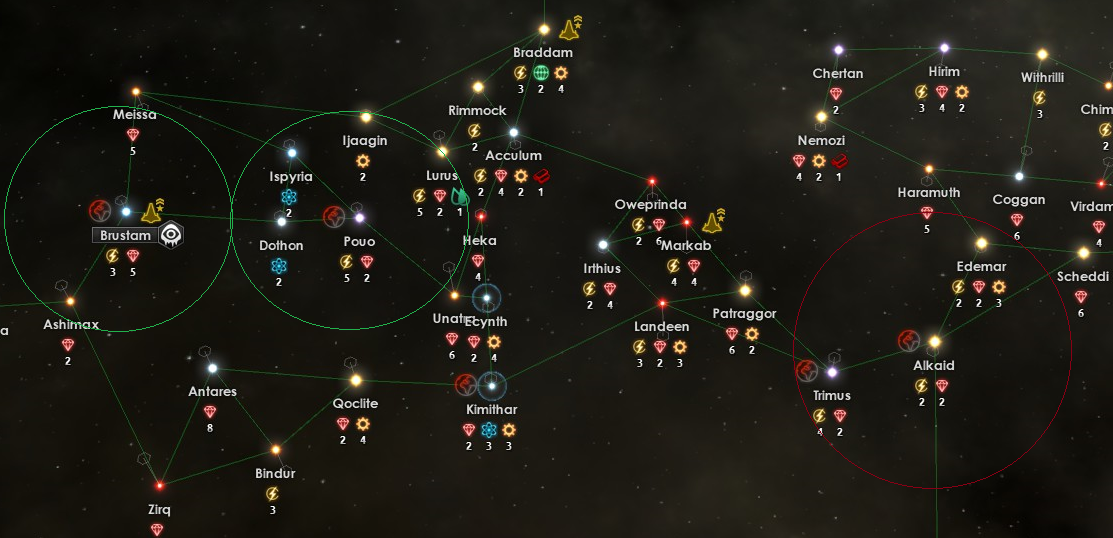Select the Nemozi system label
The image size is (1113, 538).
click(x=821, y=141)
